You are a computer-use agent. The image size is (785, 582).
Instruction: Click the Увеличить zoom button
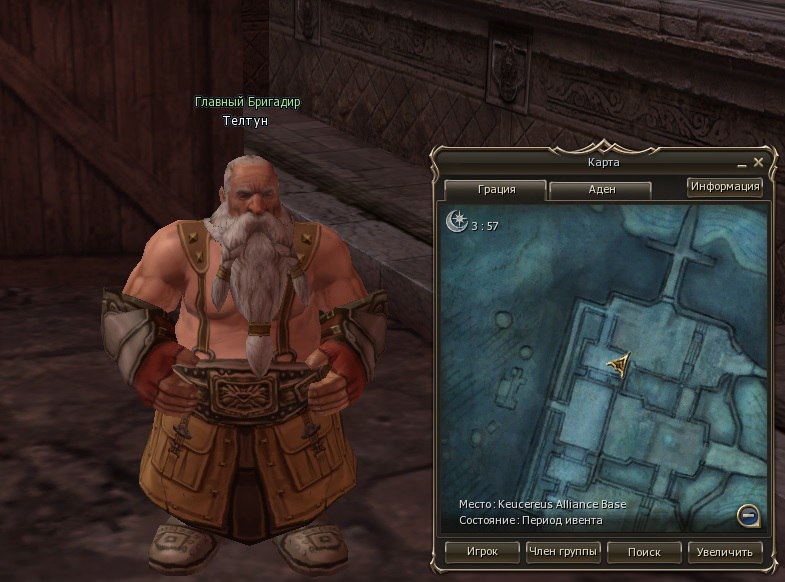pyautogui.click(x=725, y=551)
